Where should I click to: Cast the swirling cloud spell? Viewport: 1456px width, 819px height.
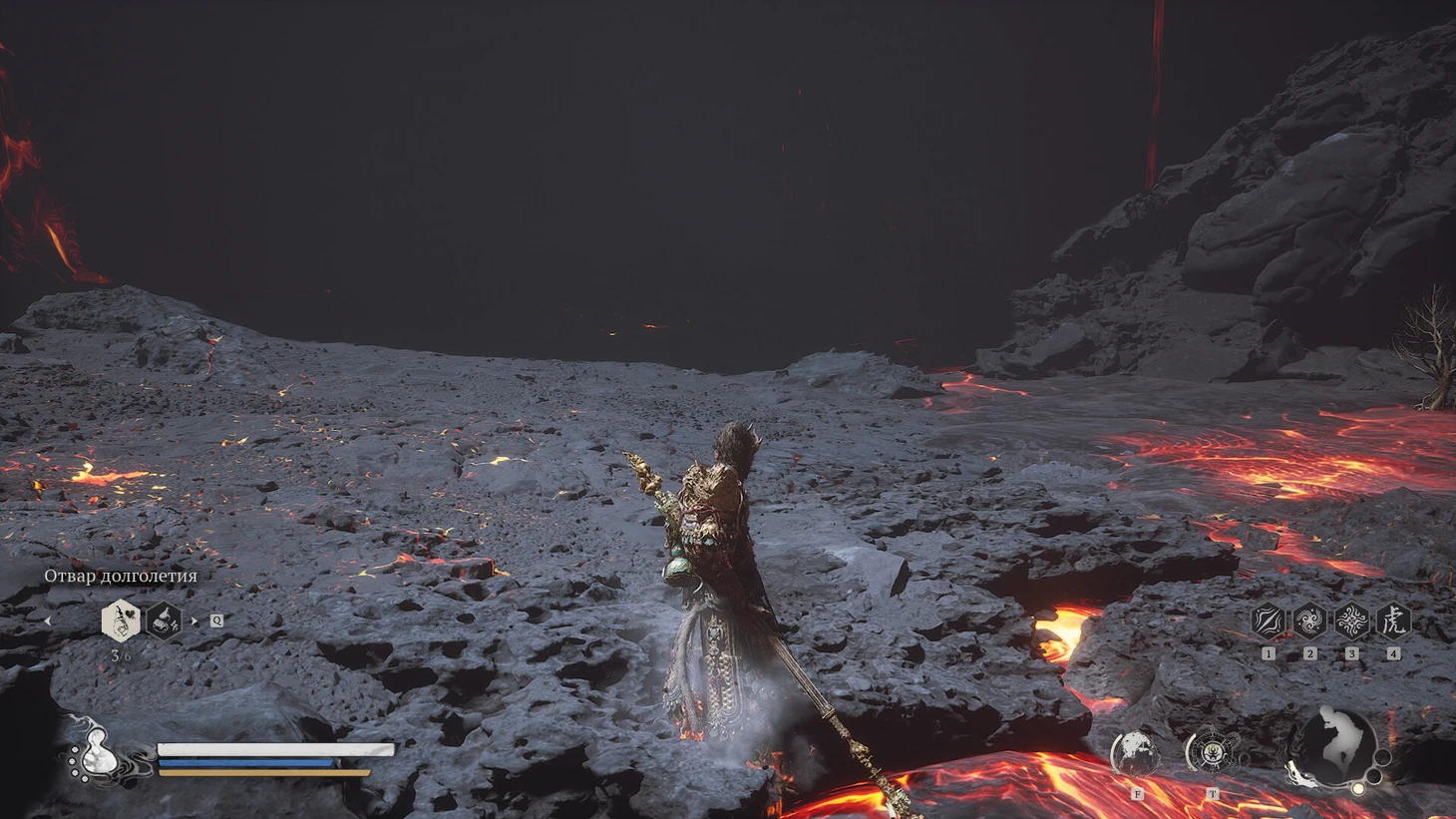point(1309,620)
